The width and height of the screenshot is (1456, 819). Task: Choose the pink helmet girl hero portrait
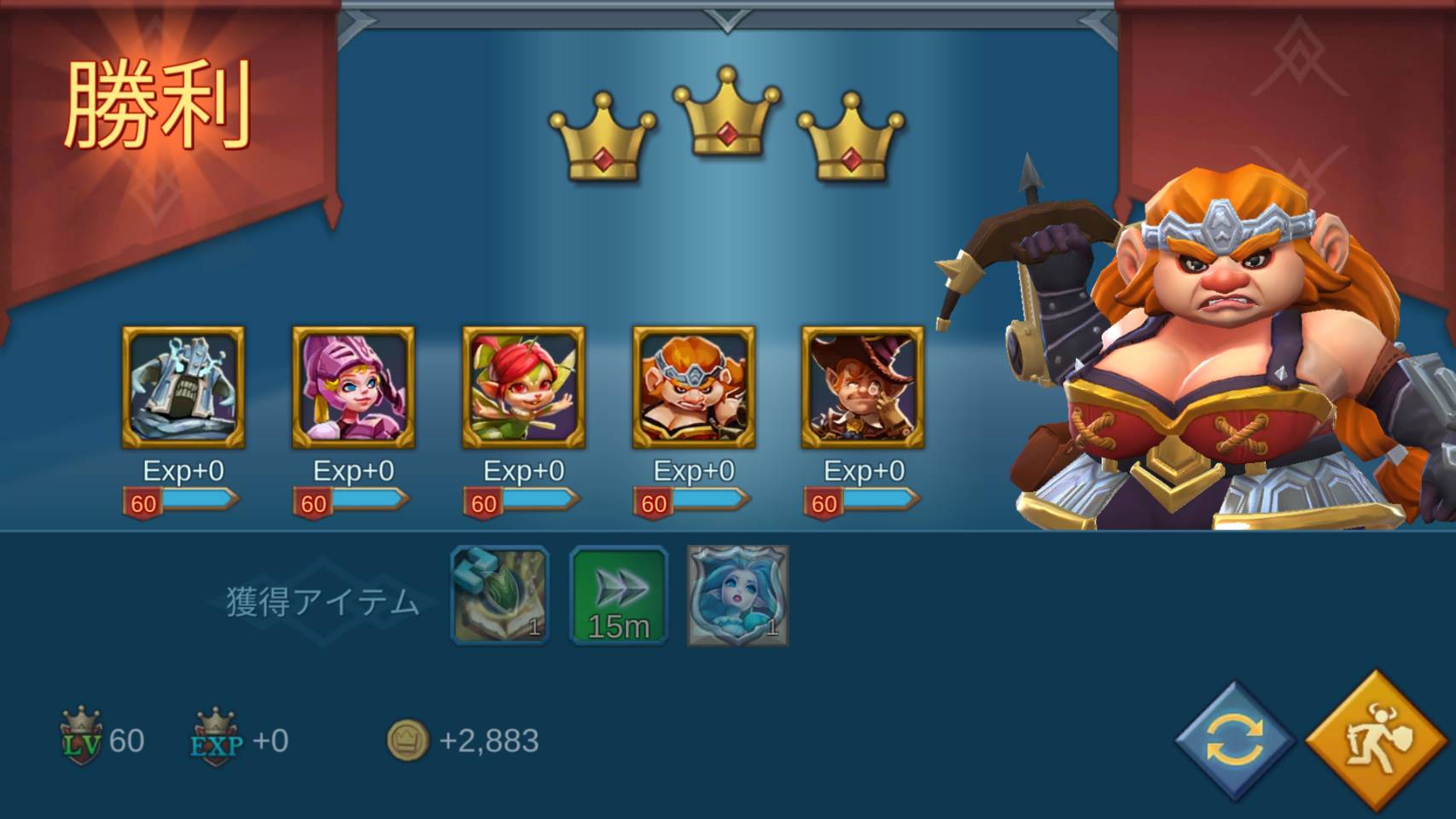click(353, 387)
